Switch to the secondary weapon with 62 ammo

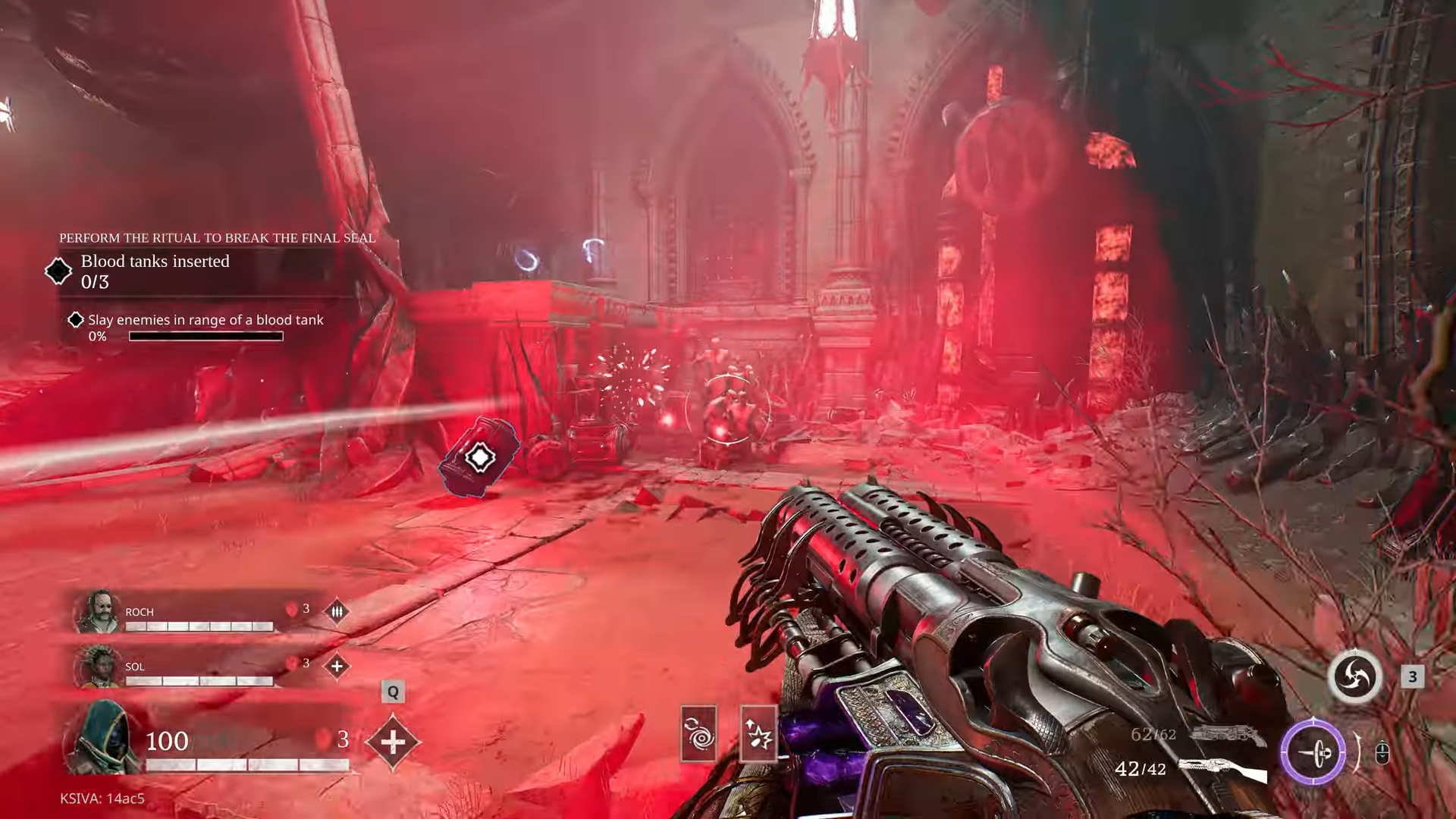1226,734
